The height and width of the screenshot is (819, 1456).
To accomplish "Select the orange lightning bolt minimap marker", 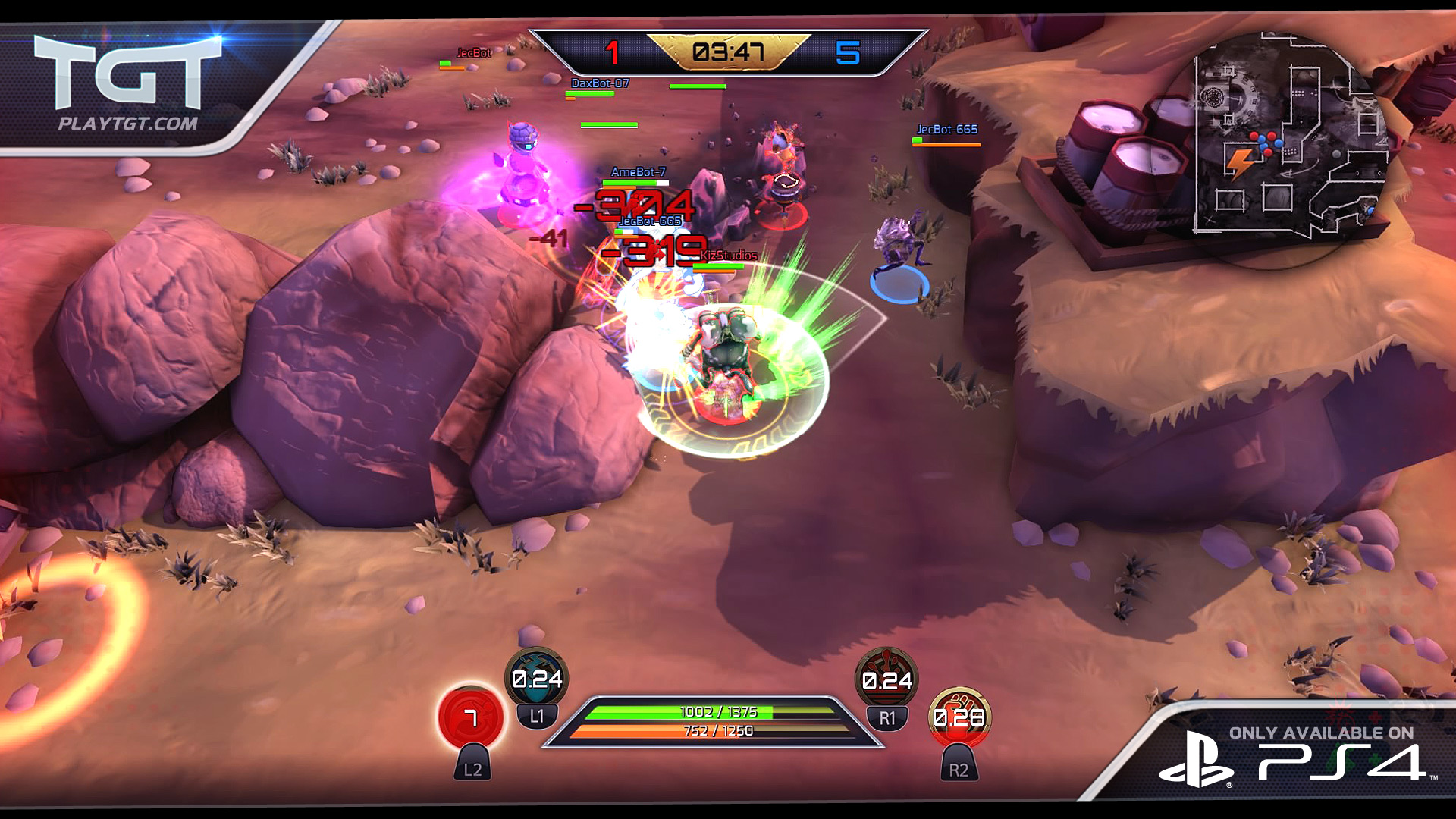I will [x=1238, y=162].
